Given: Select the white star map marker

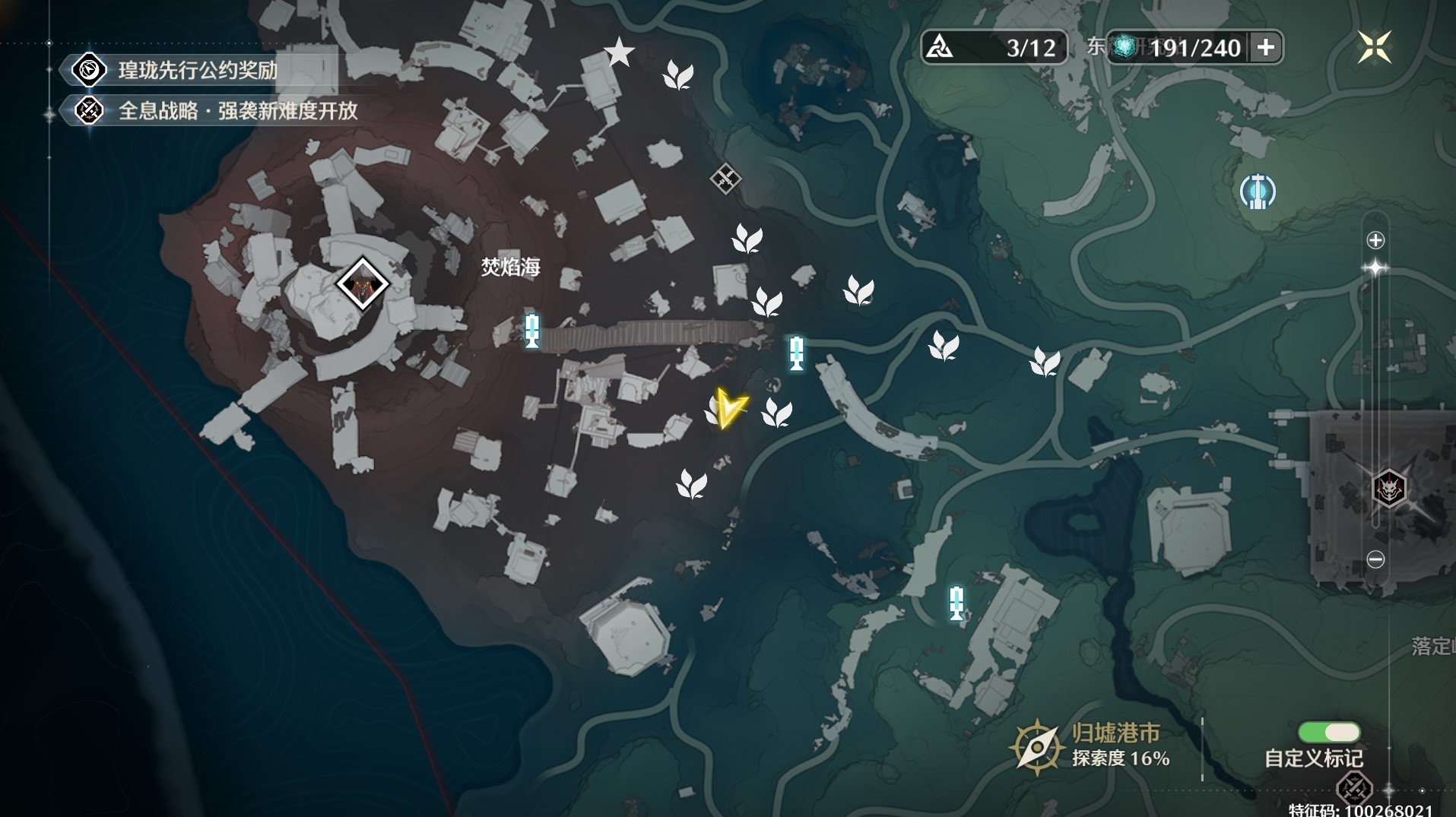Looking at the screenshot, I should pos(619,52).
